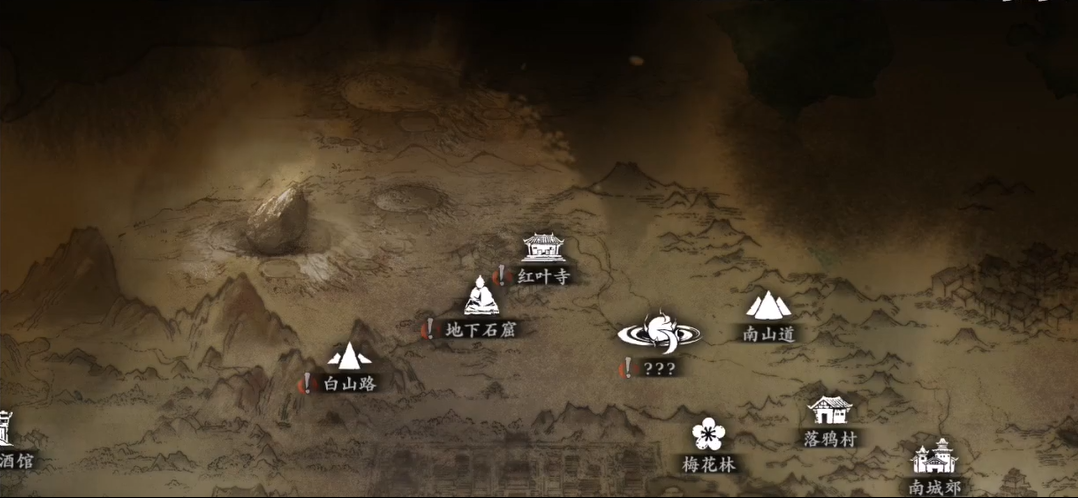Select the 南城郊 gate building marker
This screenshot has height=498, width=1078.
coord(935,457)
